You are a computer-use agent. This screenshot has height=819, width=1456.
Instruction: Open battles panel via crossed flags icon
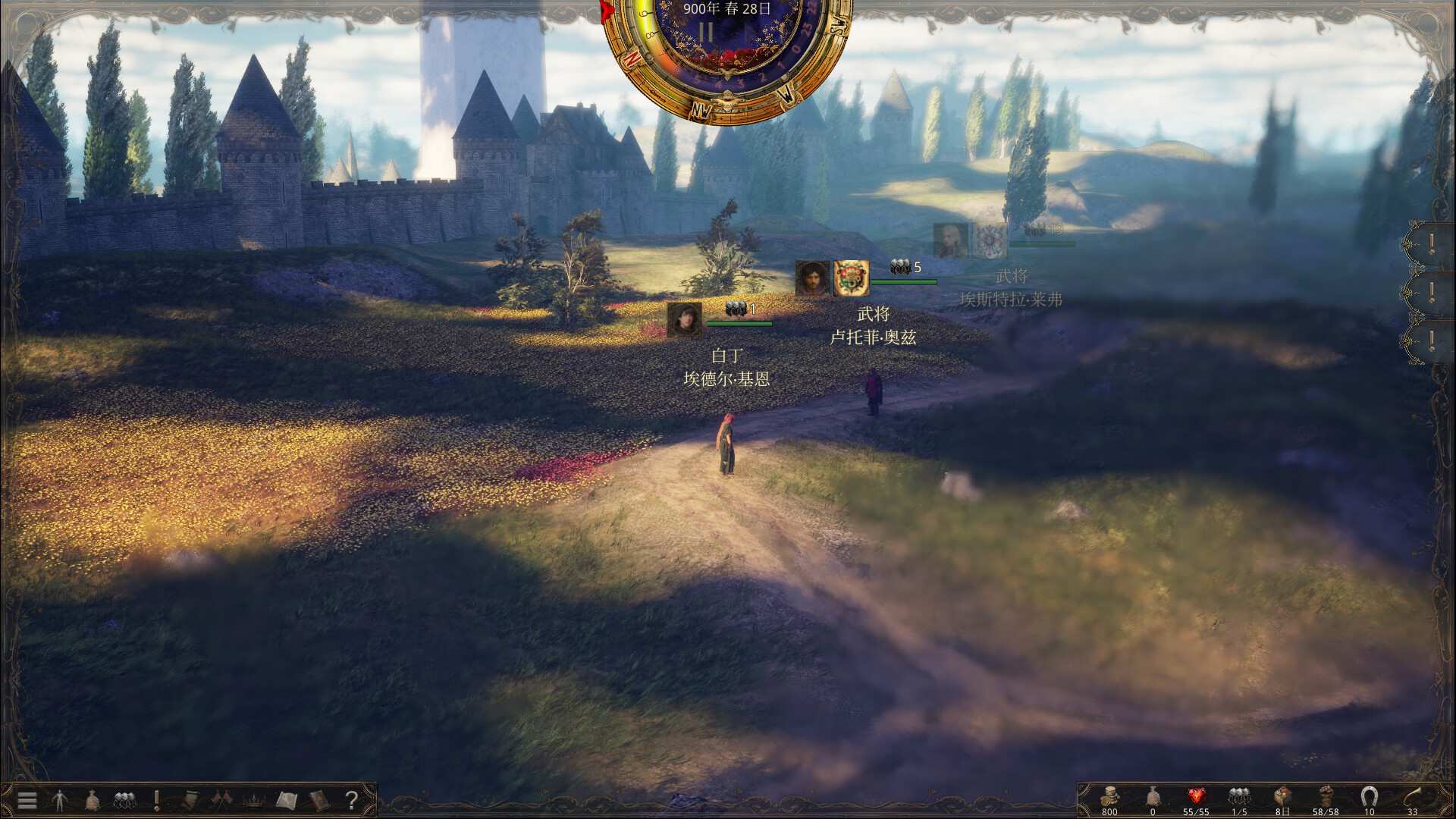[221, 800]
